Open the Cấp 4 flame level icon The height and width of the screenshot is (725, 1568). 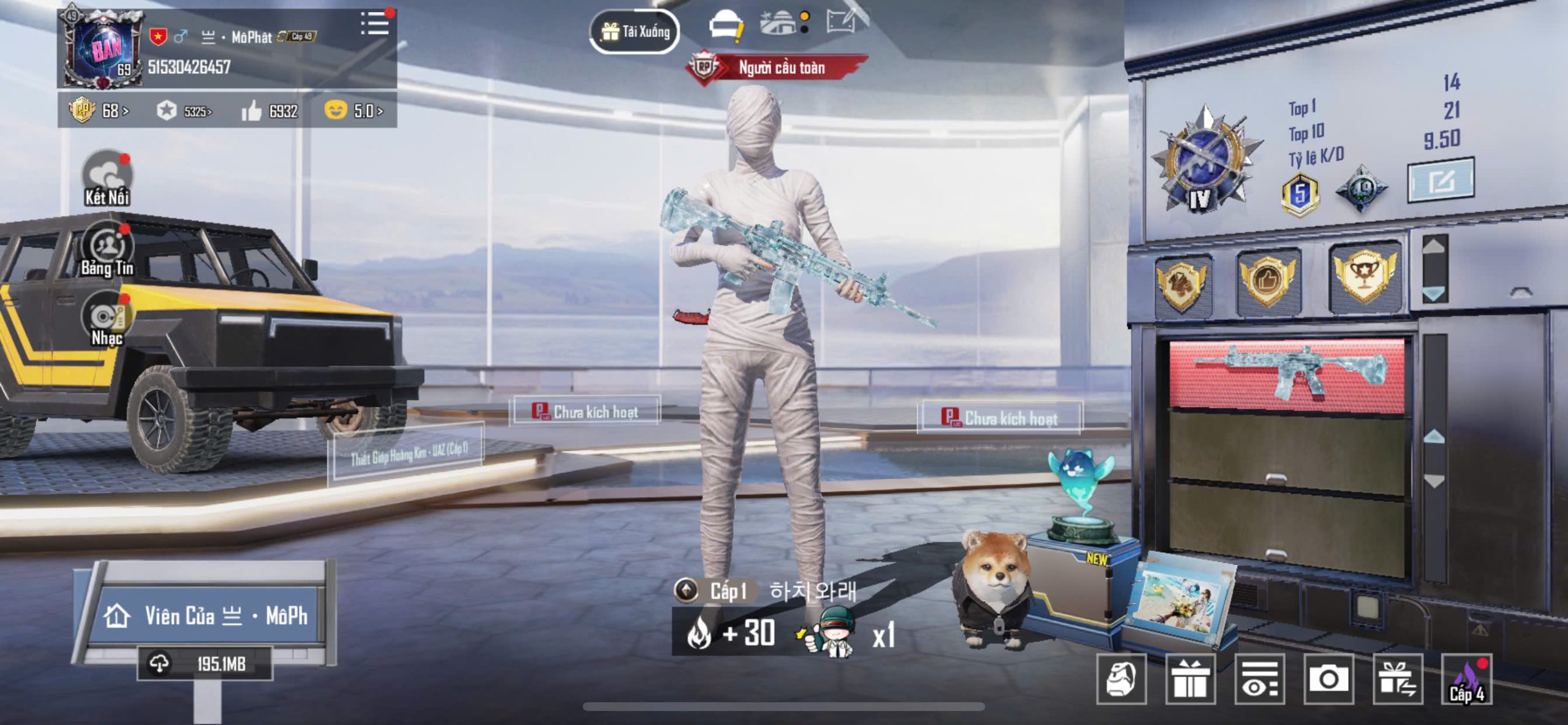click(x=1467, y=678)
